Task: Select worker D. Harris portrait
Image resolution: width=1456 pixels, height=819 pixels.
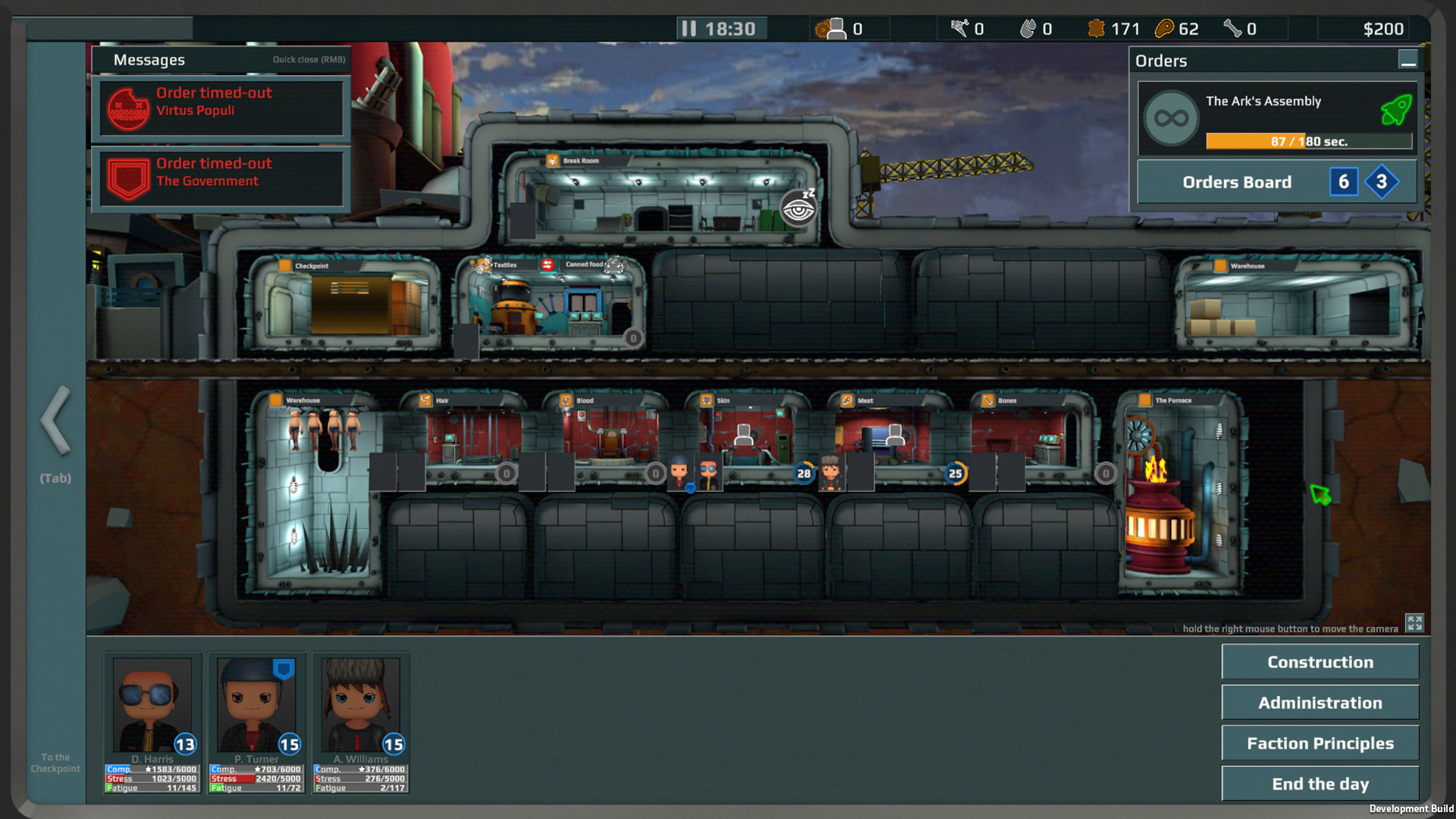Action: click(152, 705)
